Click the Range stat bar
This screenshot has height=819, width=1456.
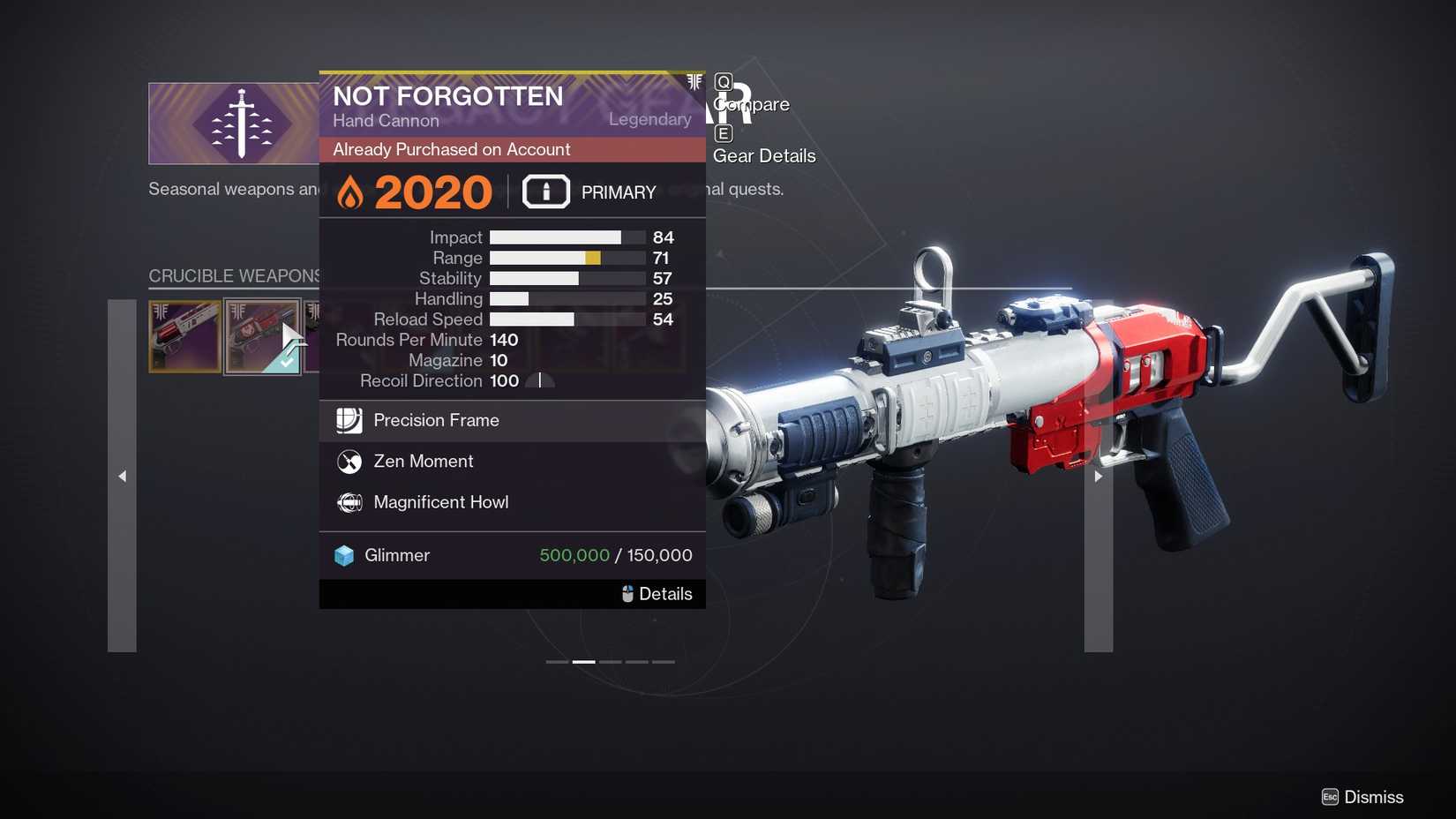click(567, 258)
